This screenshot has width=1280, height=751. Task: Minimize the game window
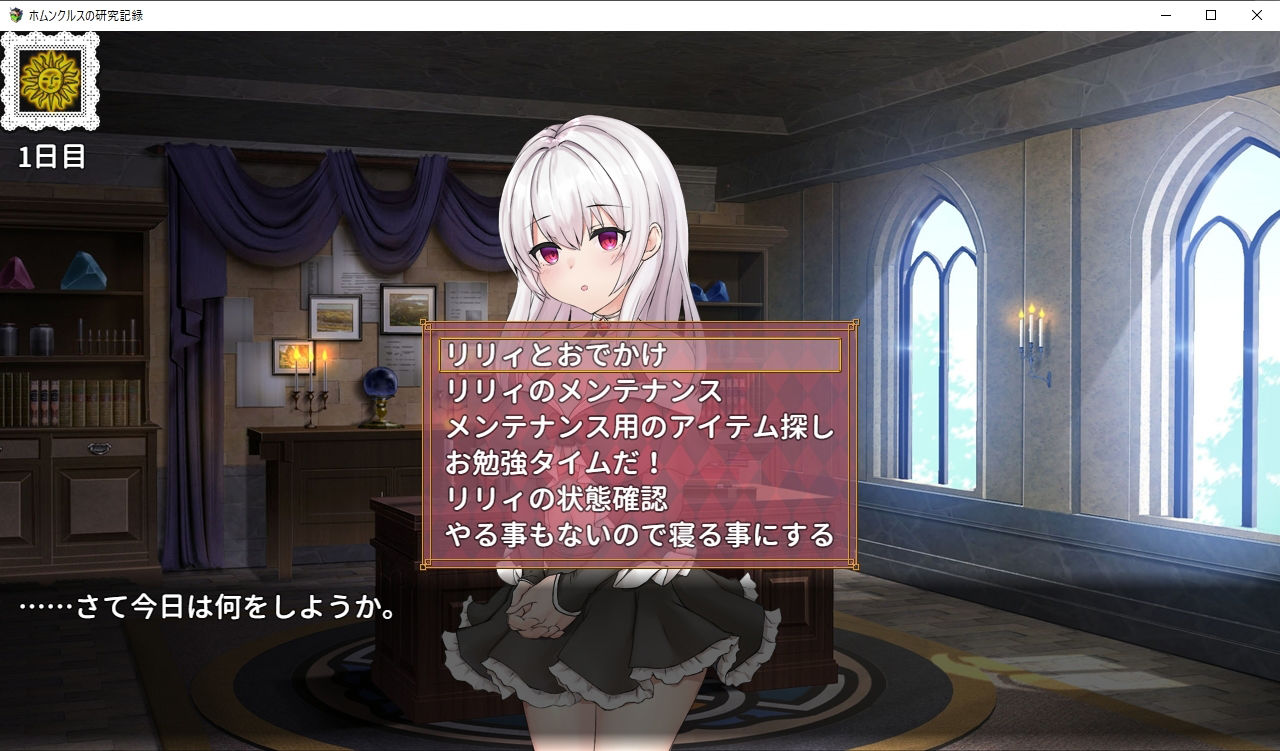(1164, 15)
